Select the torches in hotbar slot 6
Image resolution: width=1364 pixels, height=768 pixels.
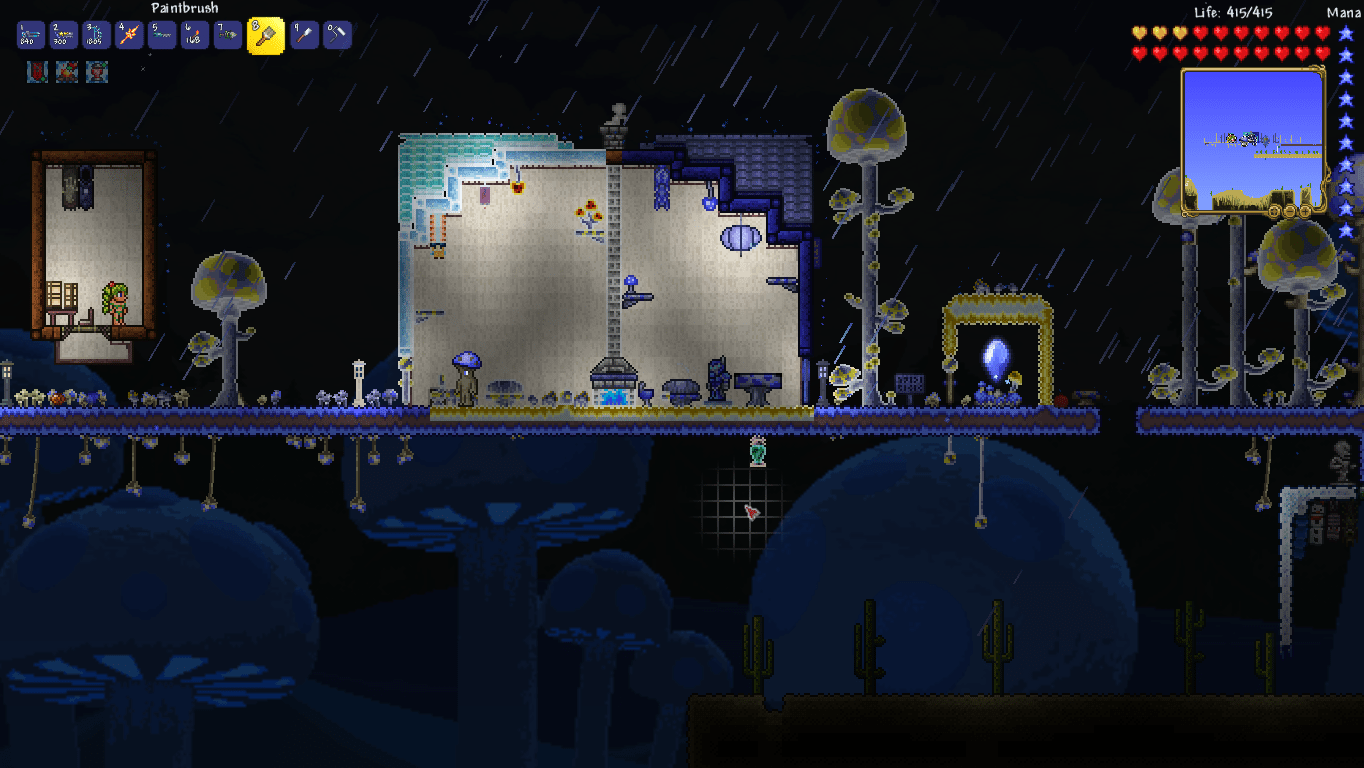194,34
